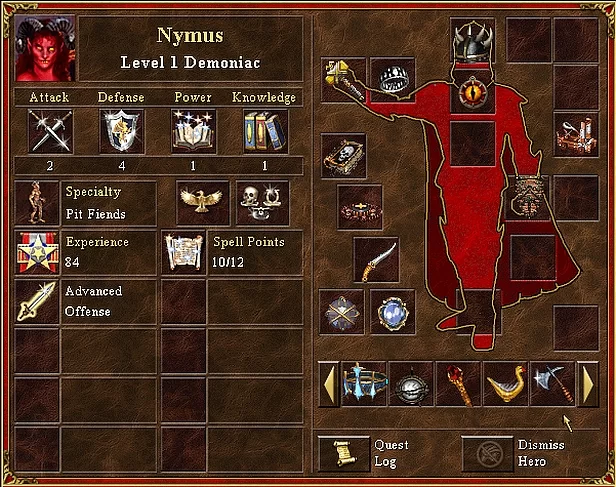Viewport: 616px width, 487px height.
Task: Inspect the Attack crossed swords icon
Action: [50, 130]
